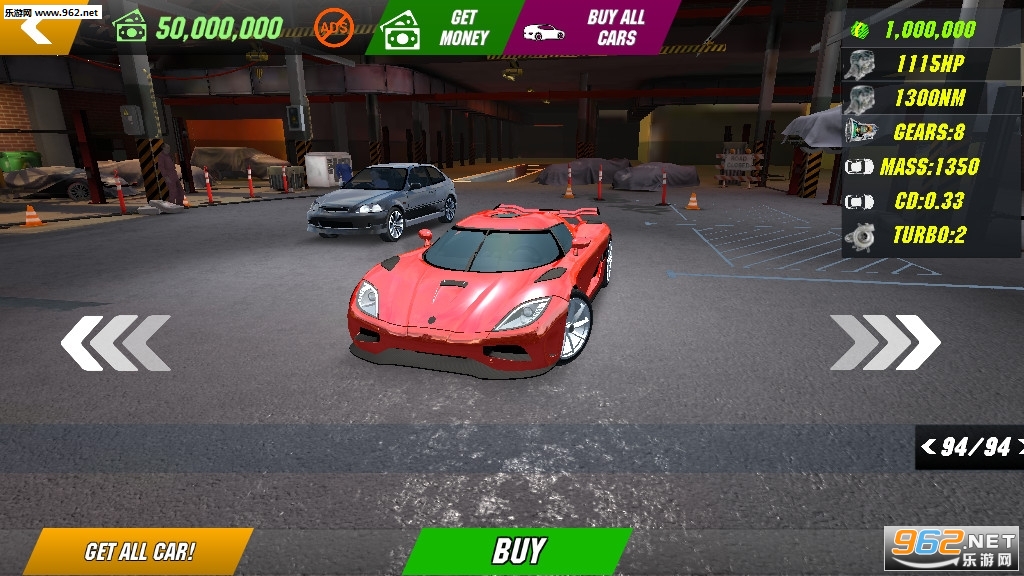
Task: Show the next car with right chevrons
Action: (x=885, y=343)
